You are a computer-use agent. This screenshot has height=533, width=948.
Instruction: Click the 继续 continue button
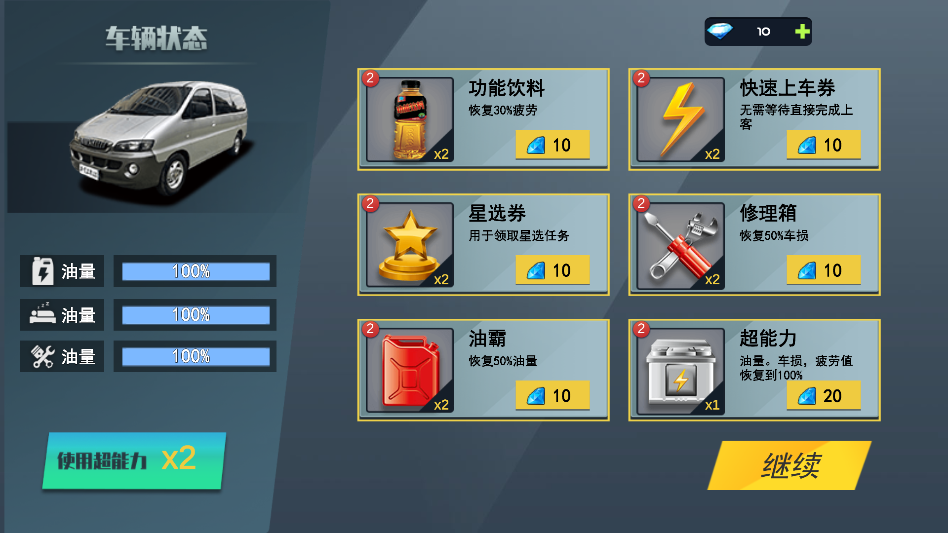(x=789, y=466)
